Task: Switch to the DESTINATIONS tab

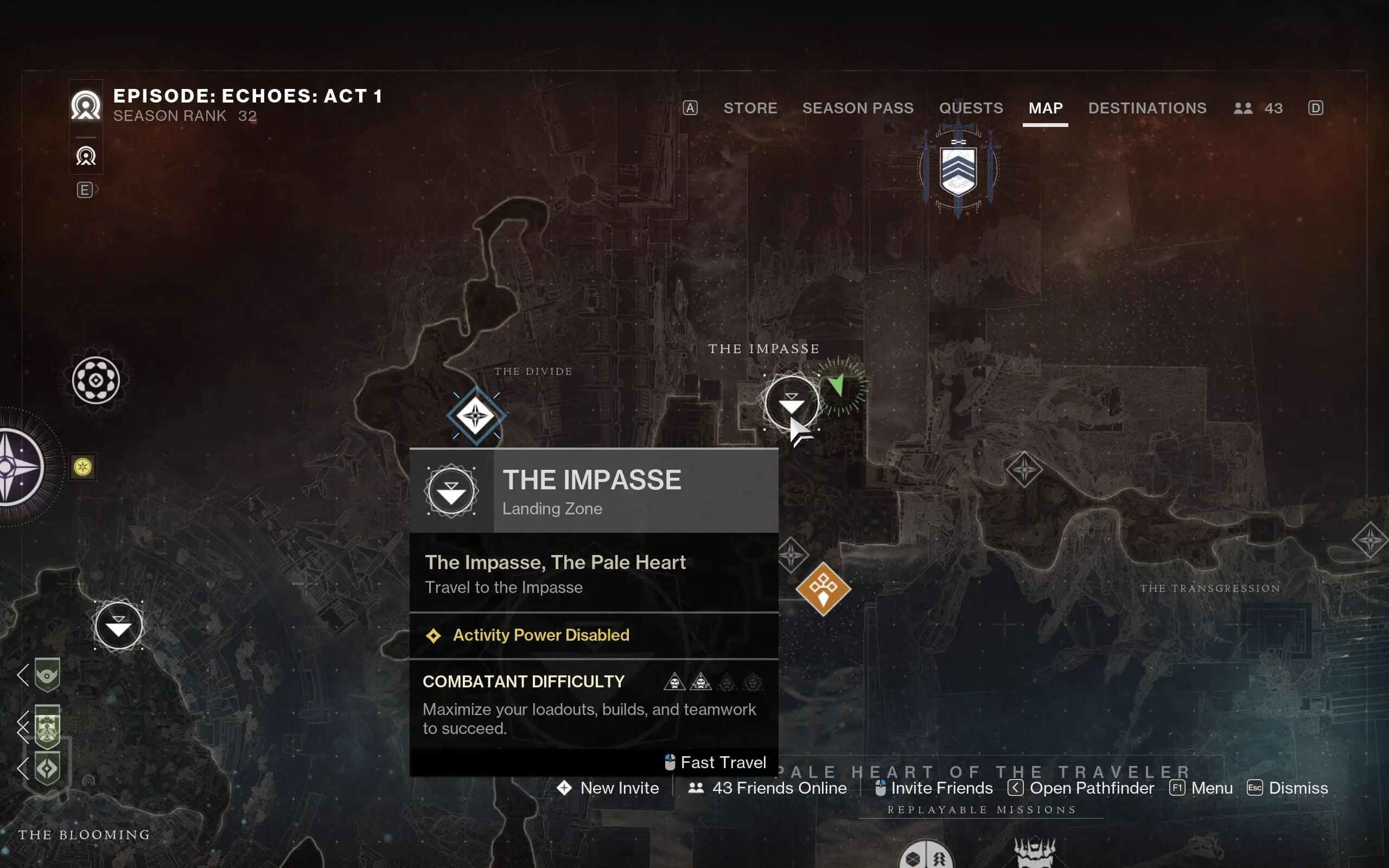Action: 1146,108
